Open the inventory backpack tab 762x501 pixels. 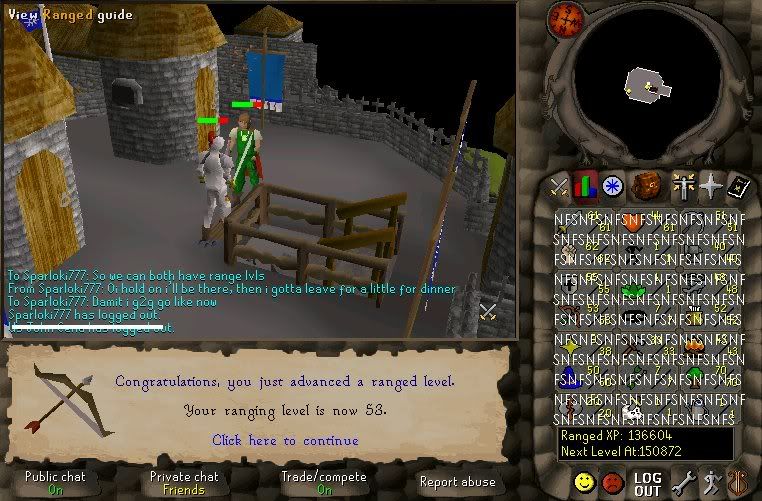pyautogui.click(x=647, y=186)
